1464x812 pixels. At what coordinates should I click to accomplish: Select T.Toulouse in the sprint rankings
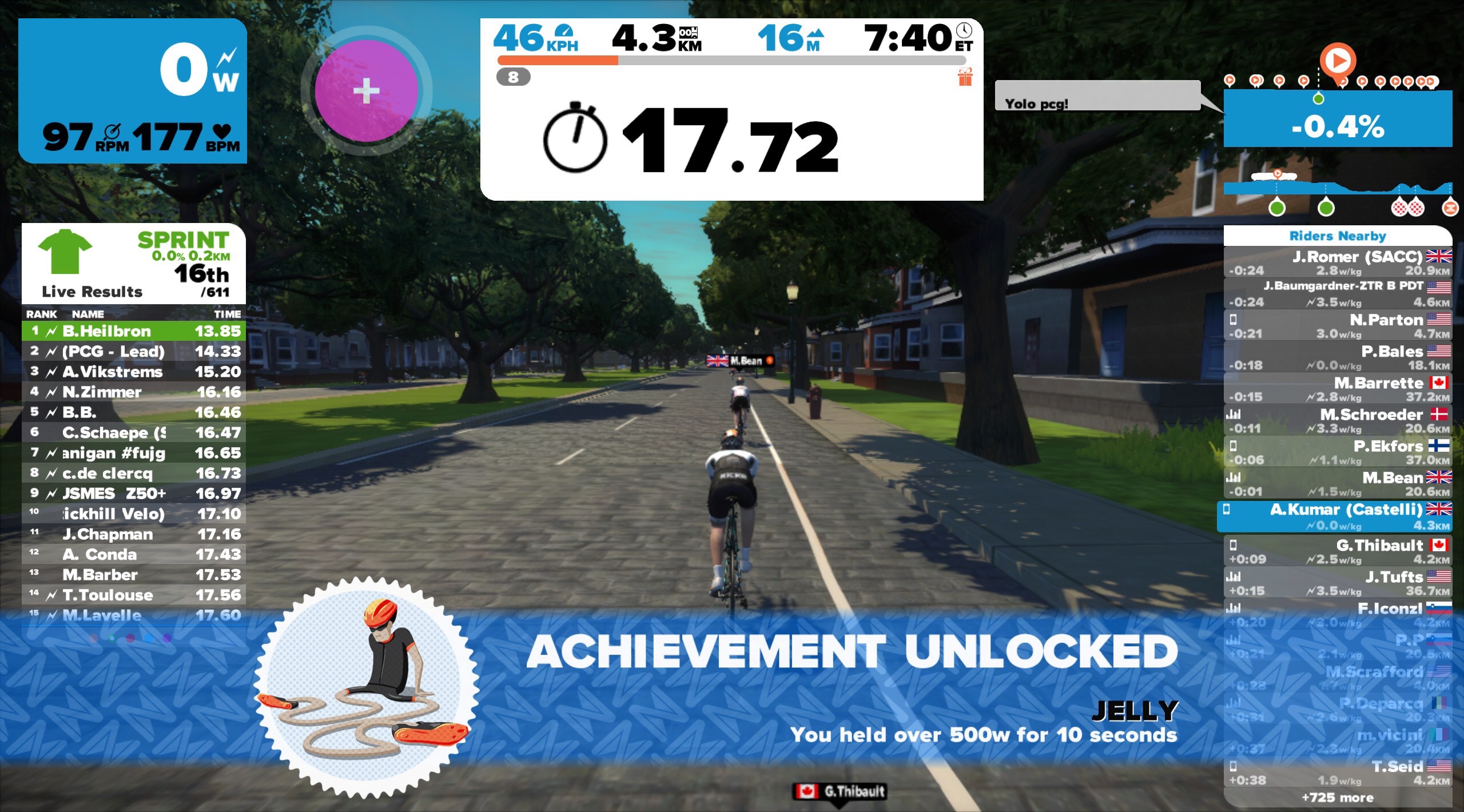pyautogui.click(x=134, y=595)
